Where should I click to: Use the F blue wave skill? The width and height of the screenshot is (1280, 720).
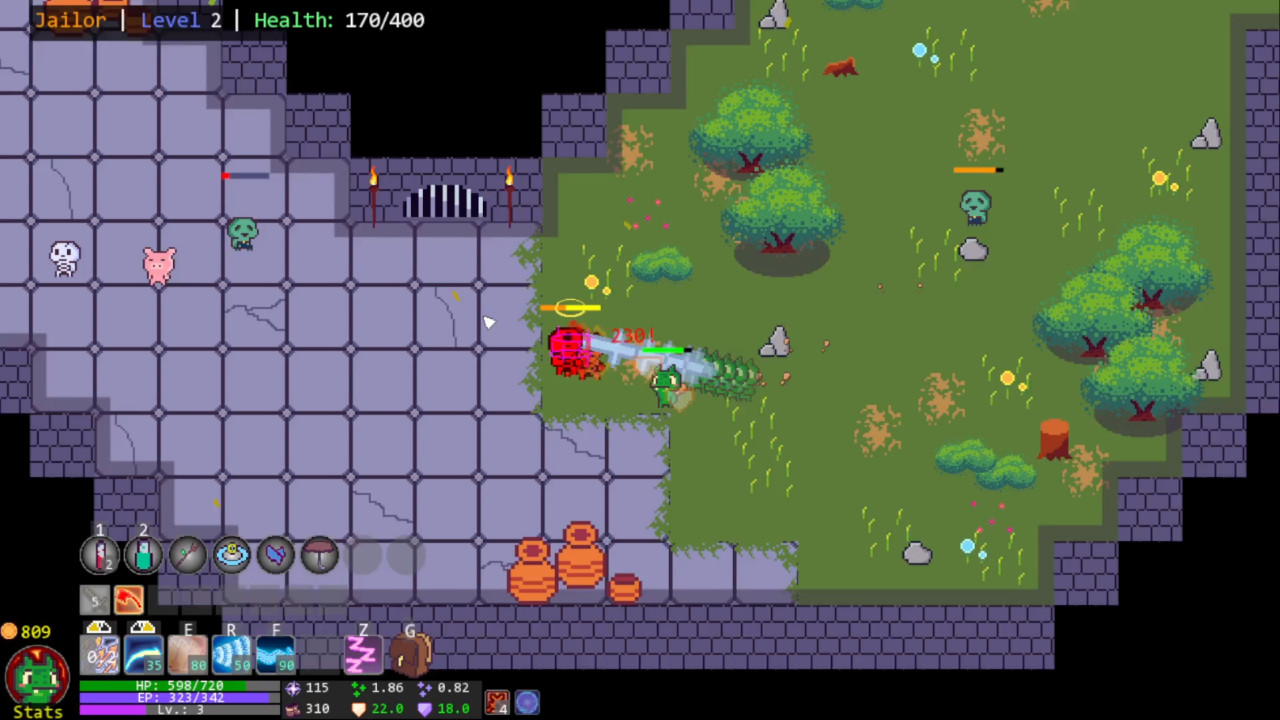[x=274, y=653]
